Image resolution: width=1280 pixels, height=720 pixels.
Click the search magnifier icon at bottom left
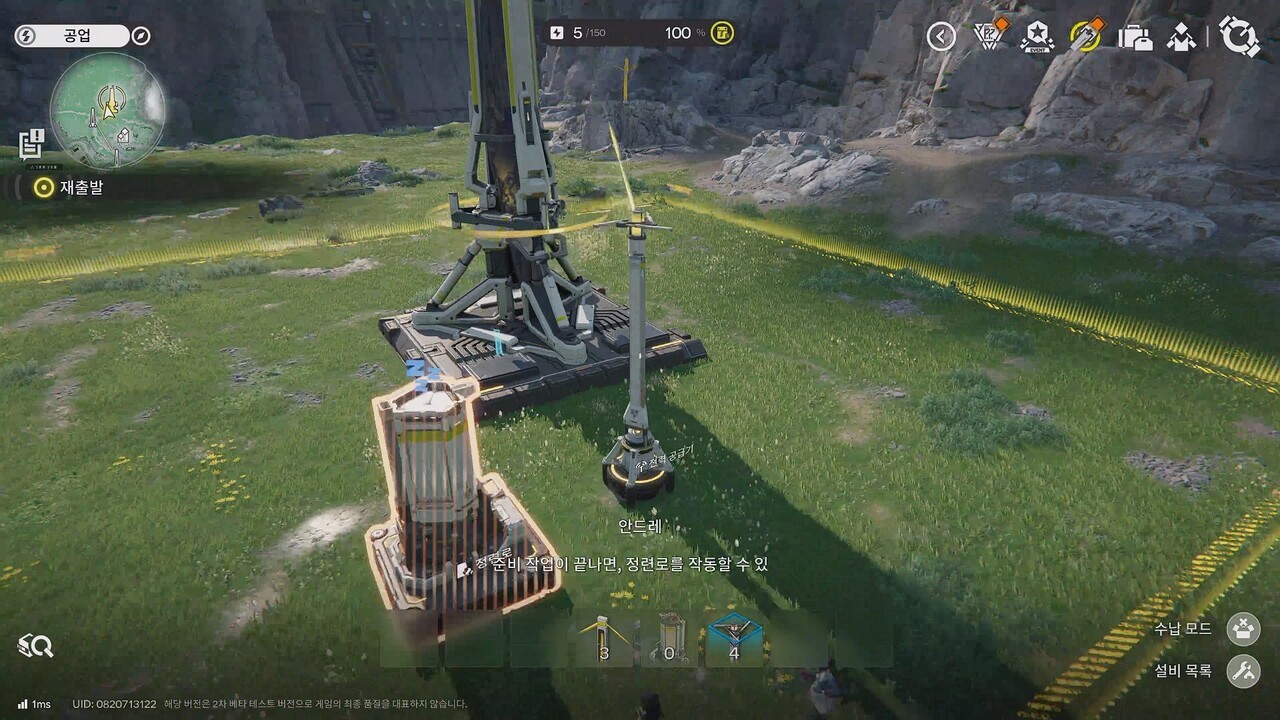[36, 647]
